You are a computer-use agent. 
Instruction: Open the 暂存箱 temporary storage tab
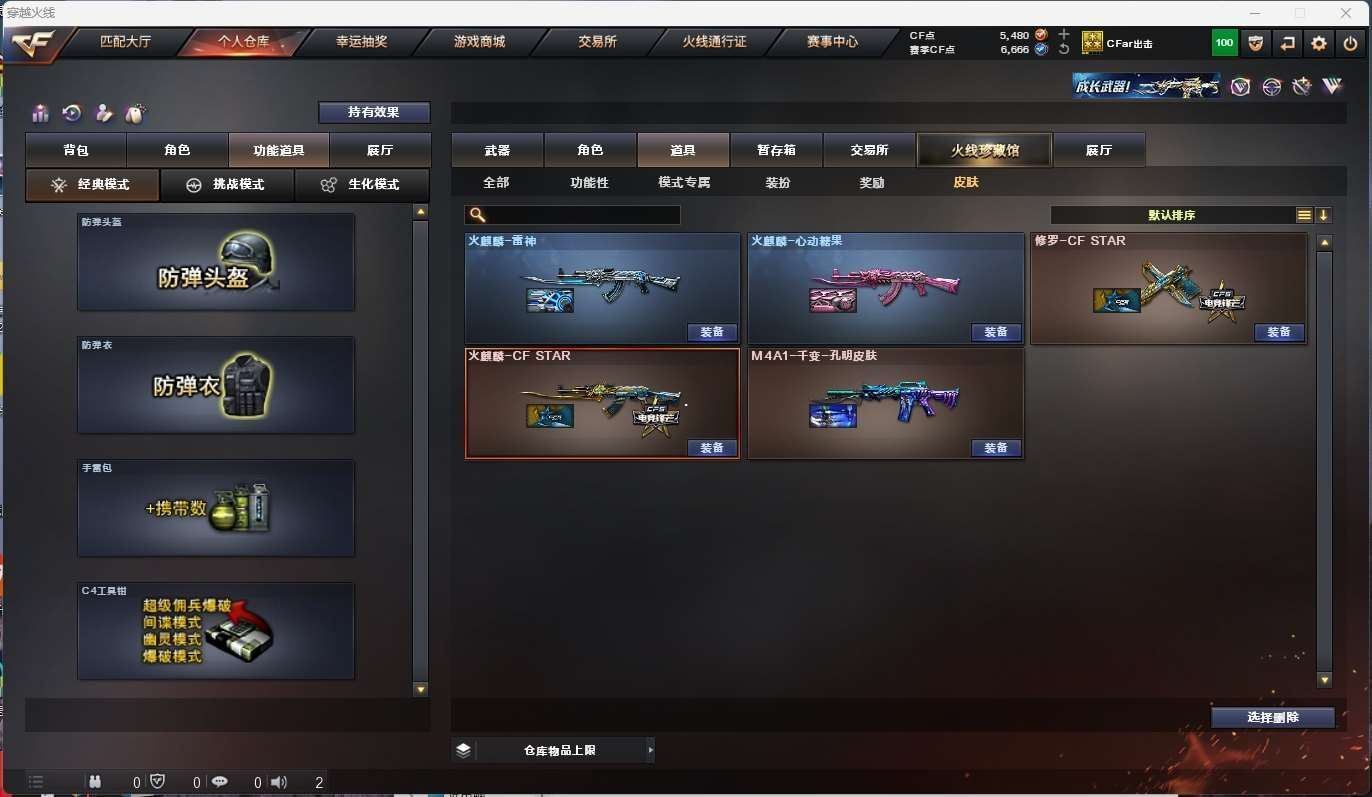coord(776,150)
